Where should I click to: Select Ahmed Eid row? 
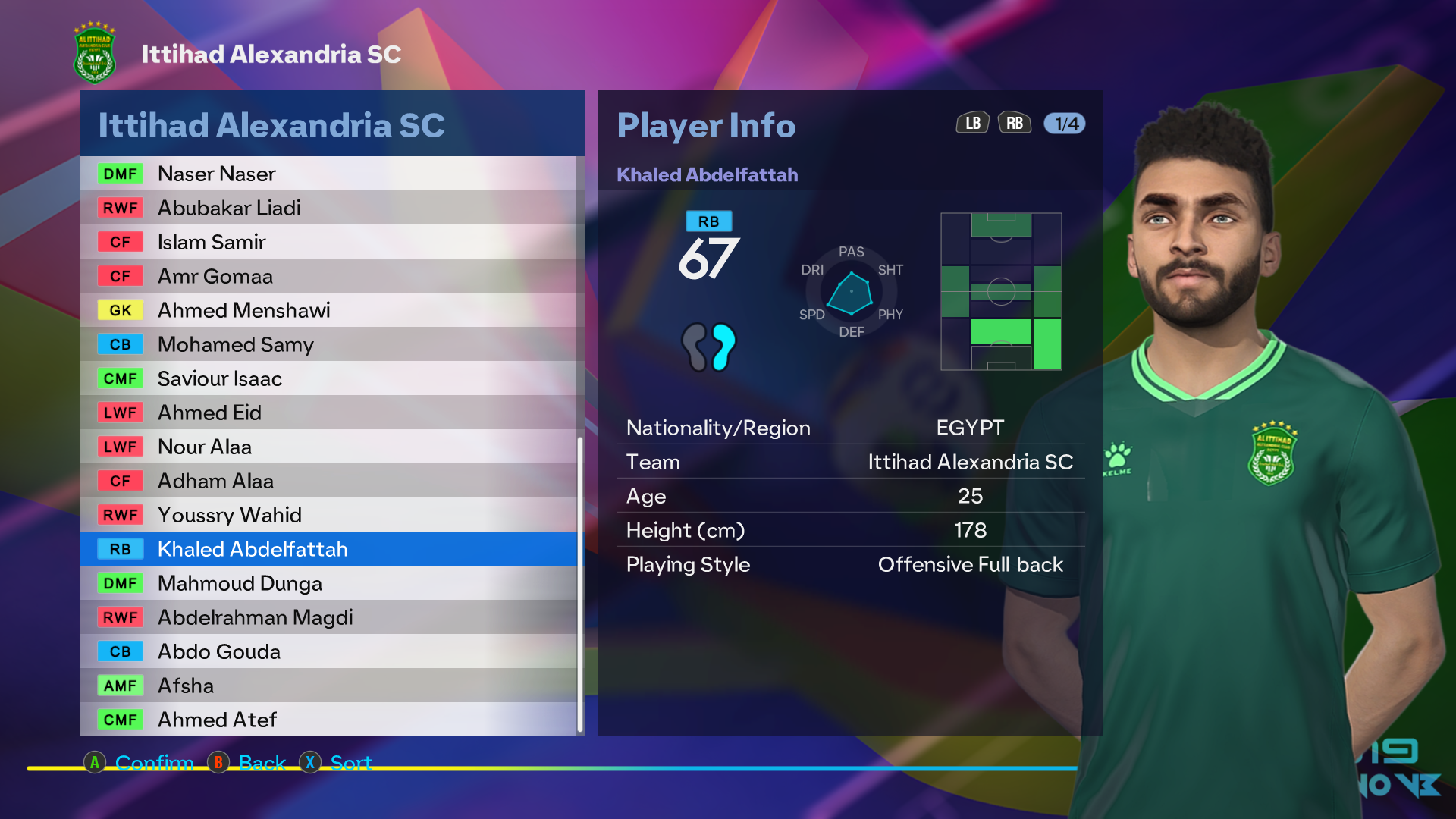tap(328, 413)
